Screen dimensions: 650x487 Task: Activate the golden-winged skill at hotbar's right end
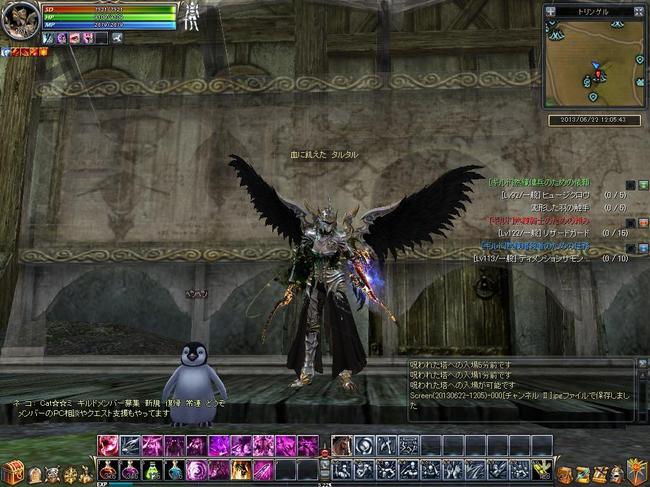click(543, 468)
